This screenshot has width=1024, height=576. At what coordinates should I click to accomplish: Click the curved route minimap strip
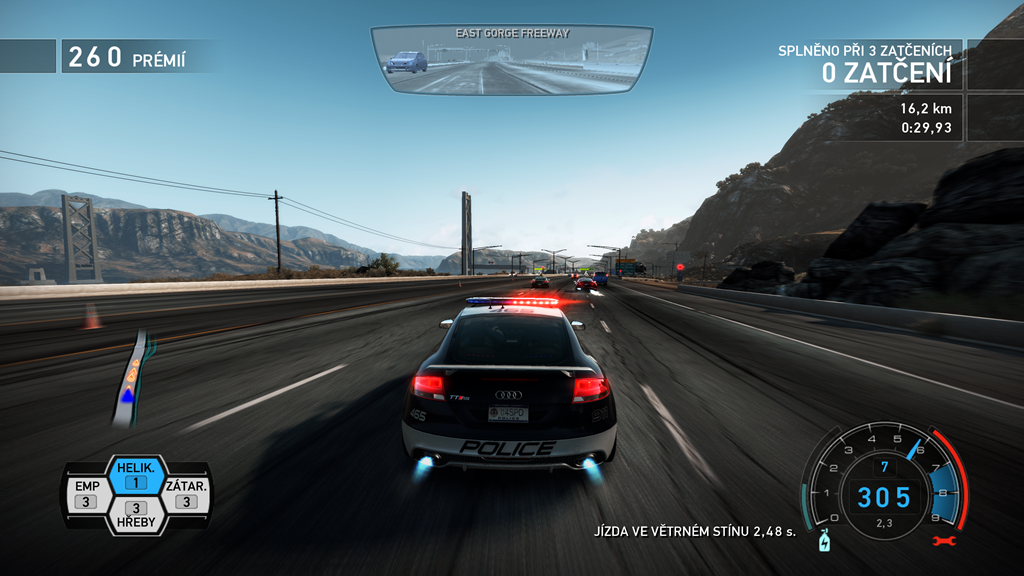pos(134,377)
